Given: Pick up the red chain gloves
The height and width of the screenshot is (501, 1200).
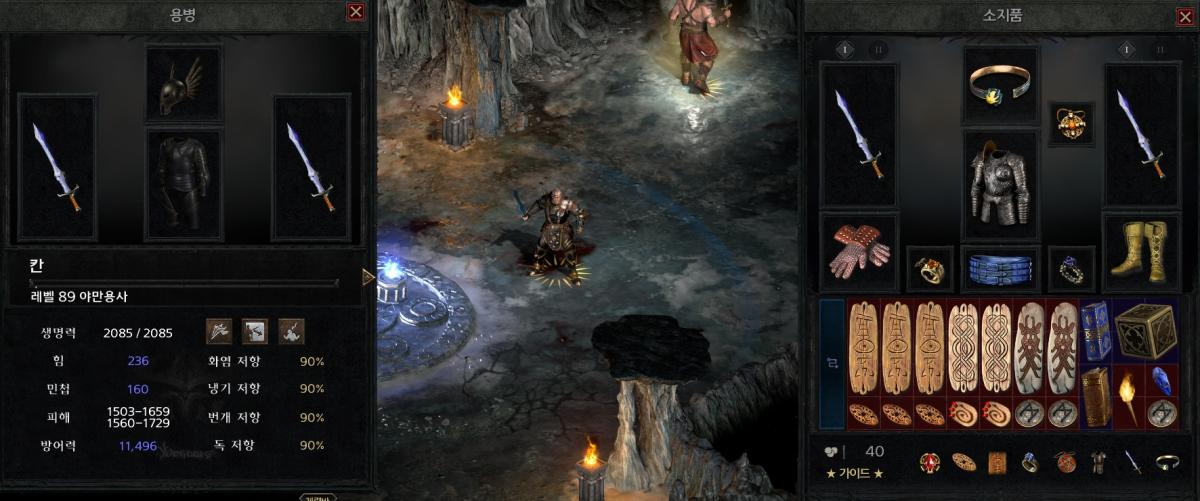Looking at the screenshot, I should pyautogui.click(x=858, y=251).
